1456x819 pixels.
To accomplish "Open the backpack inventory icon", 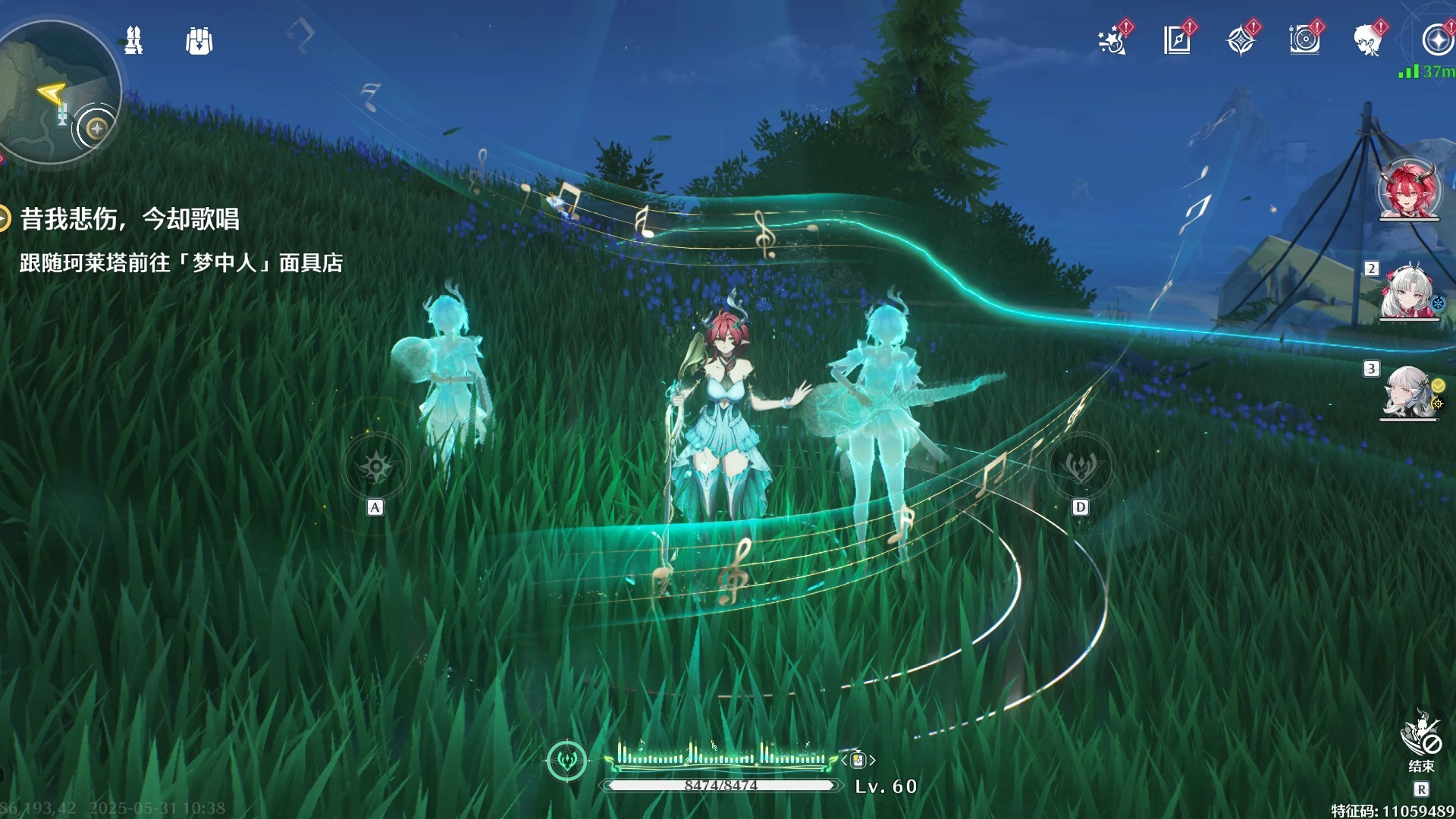I will 199,42.
